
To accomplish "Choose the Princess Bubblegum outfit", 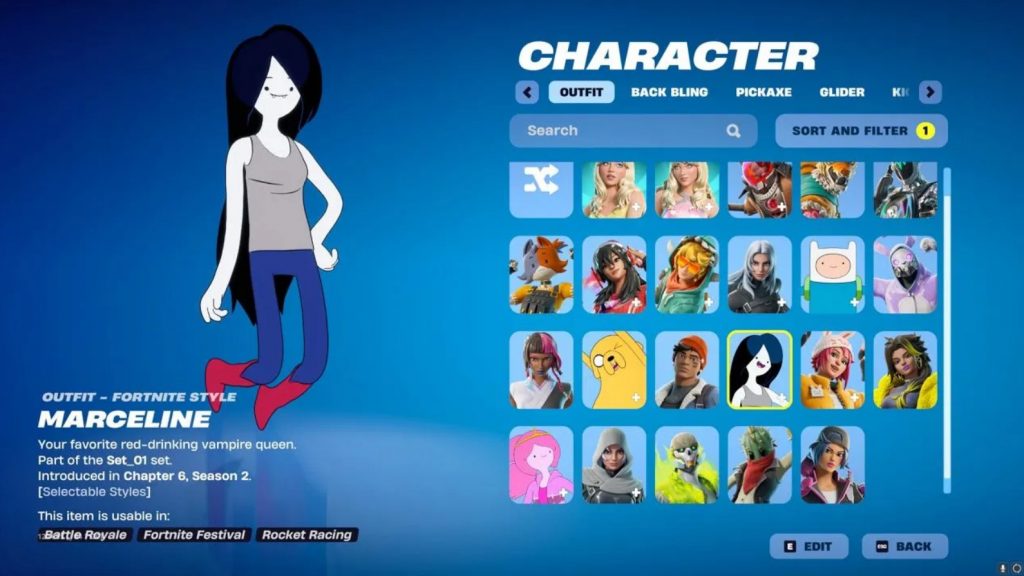I will click(x=541, y=464).
